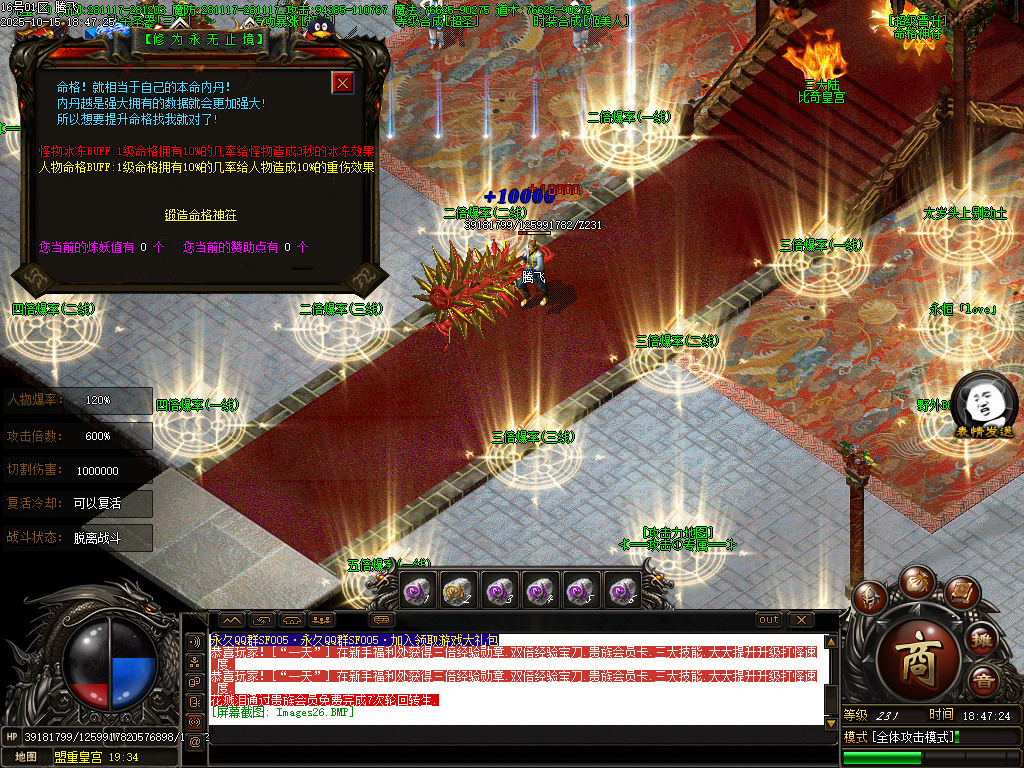
Task: Use the item in hotbar slot 6
Action: coord(622,591)
